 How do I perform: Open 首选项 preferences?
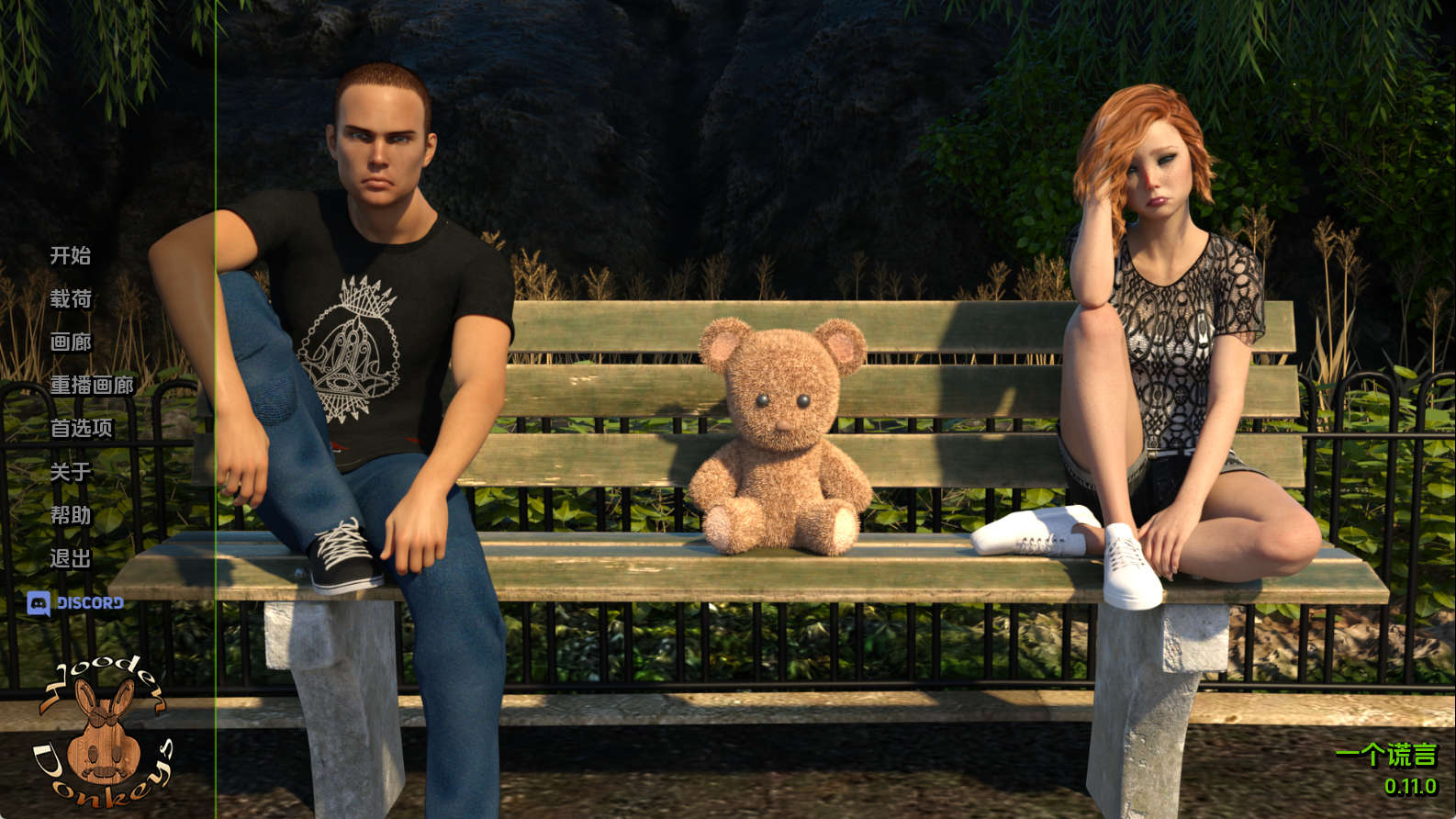(x=82, y=428)
